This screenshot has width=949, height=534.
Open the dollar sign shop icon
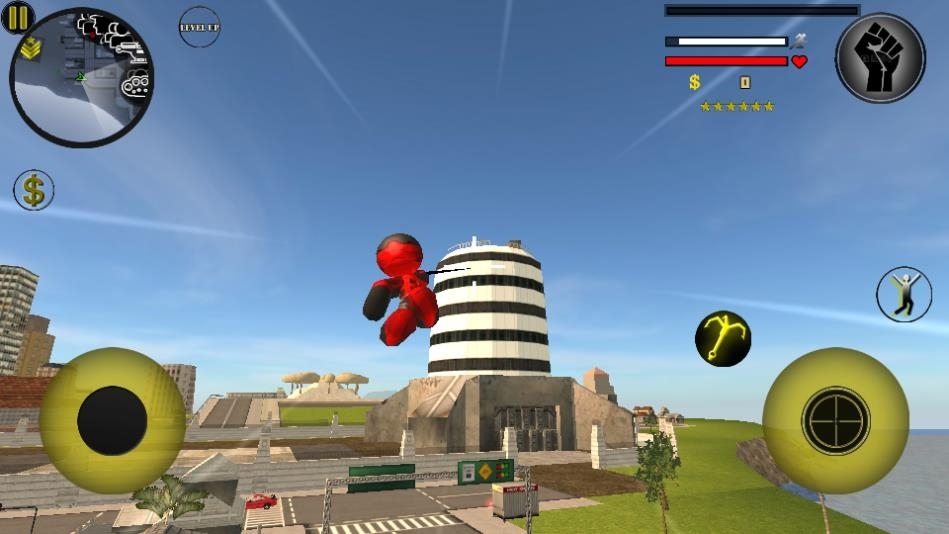34,190
